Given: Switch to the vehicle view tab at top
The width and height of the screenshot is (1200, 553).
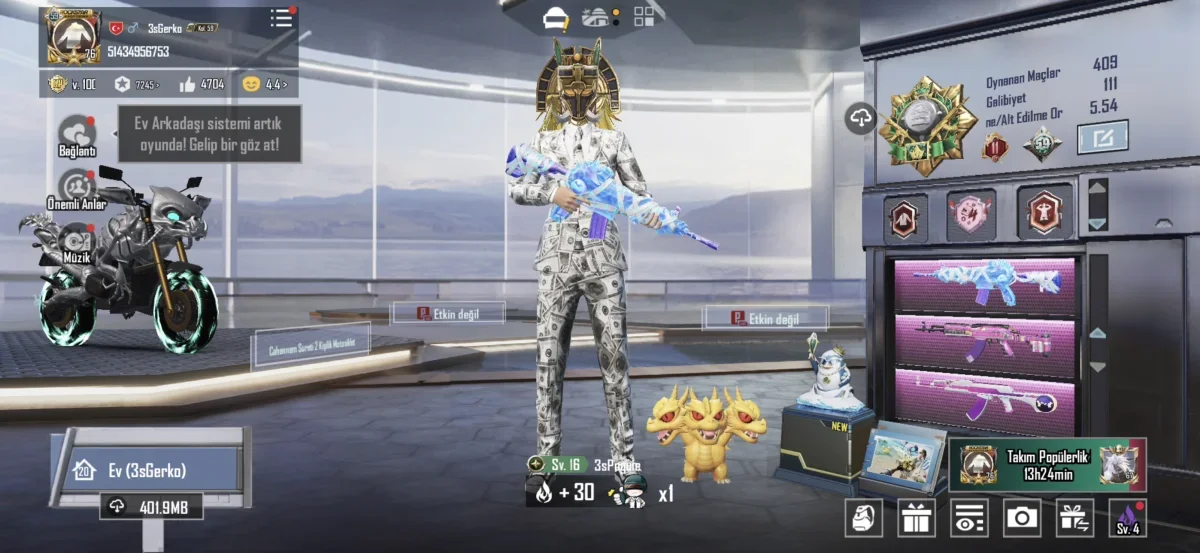Looking at the screenshot, I should (555, 18).
